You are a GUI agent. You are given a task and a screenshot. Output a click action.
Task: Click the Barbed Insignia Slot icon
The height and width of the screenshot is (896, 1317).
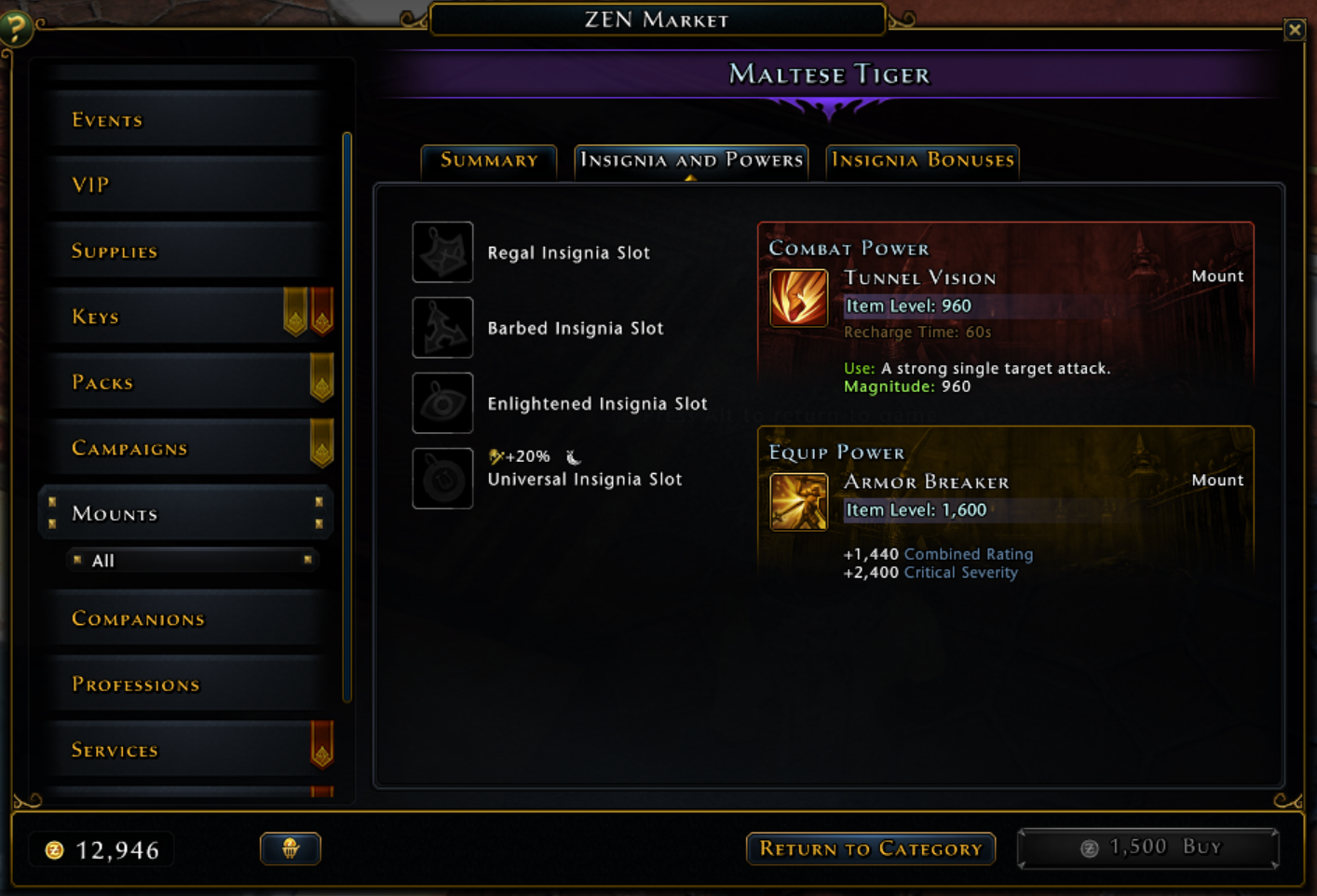click(442, 328)
